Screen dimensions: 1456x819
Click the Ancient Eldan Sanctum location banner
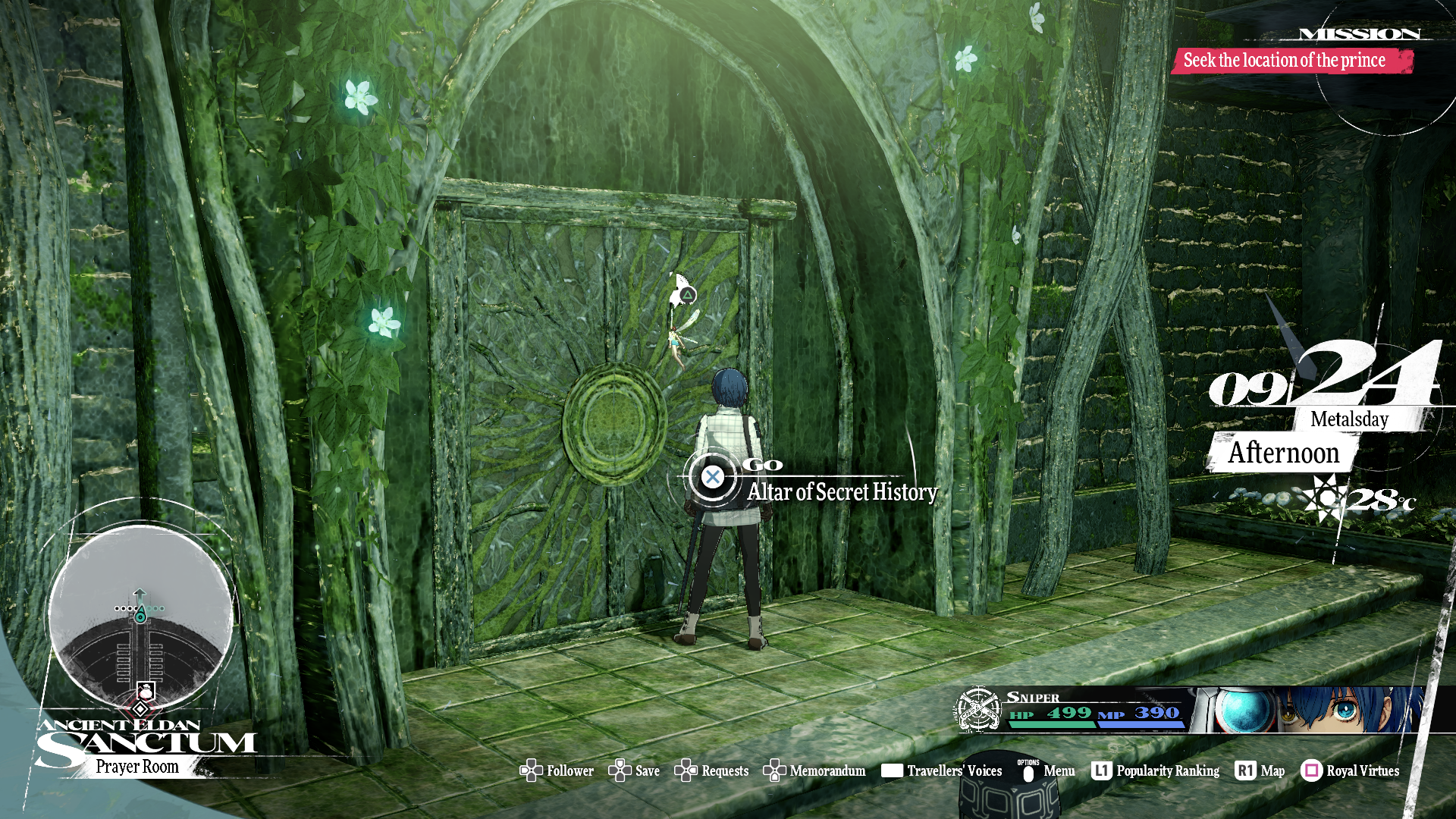point(144,747)
